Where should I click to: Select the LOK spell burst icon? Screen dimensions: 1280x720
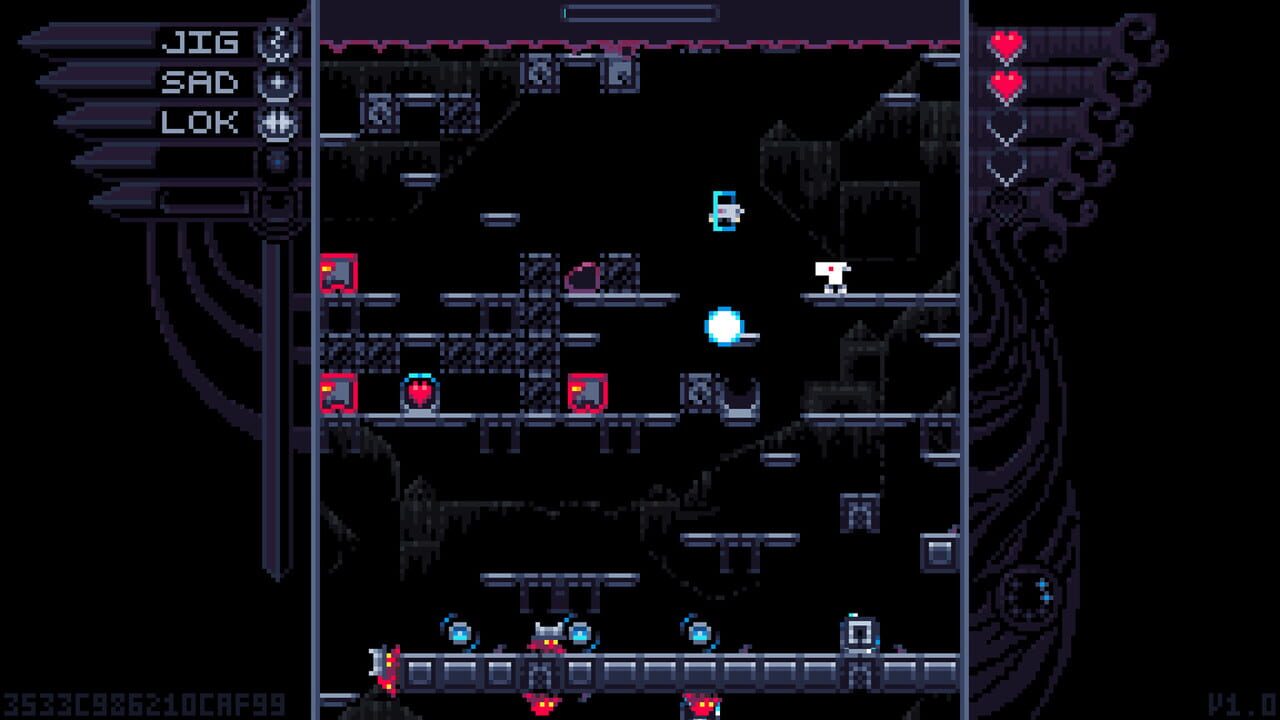point(277,122)
